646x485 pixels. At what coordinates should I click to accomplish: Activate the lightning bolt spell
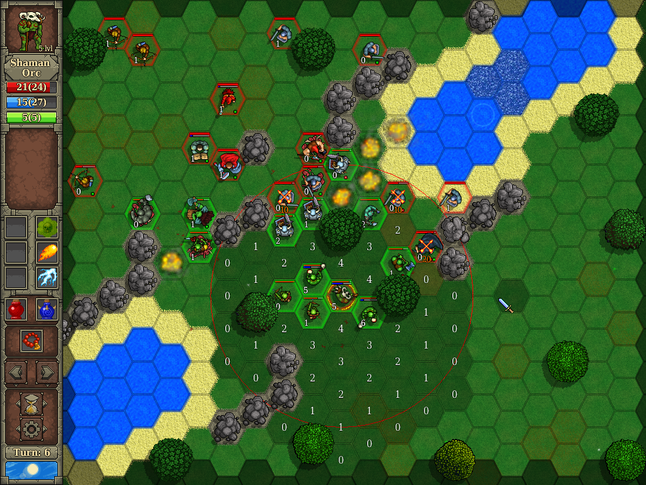click(x=47, y=277)
